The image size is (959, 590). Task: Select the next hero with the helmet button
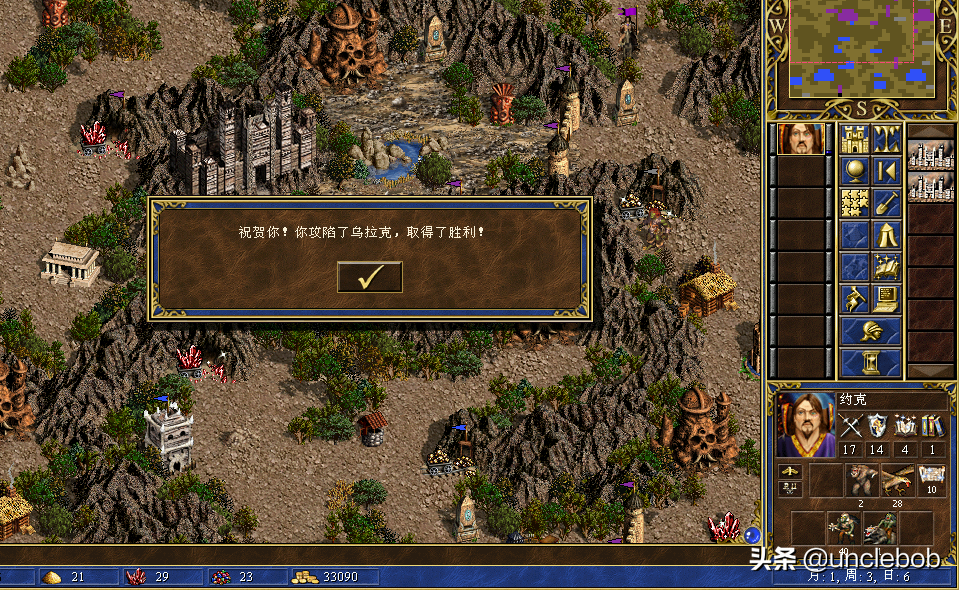870,331
